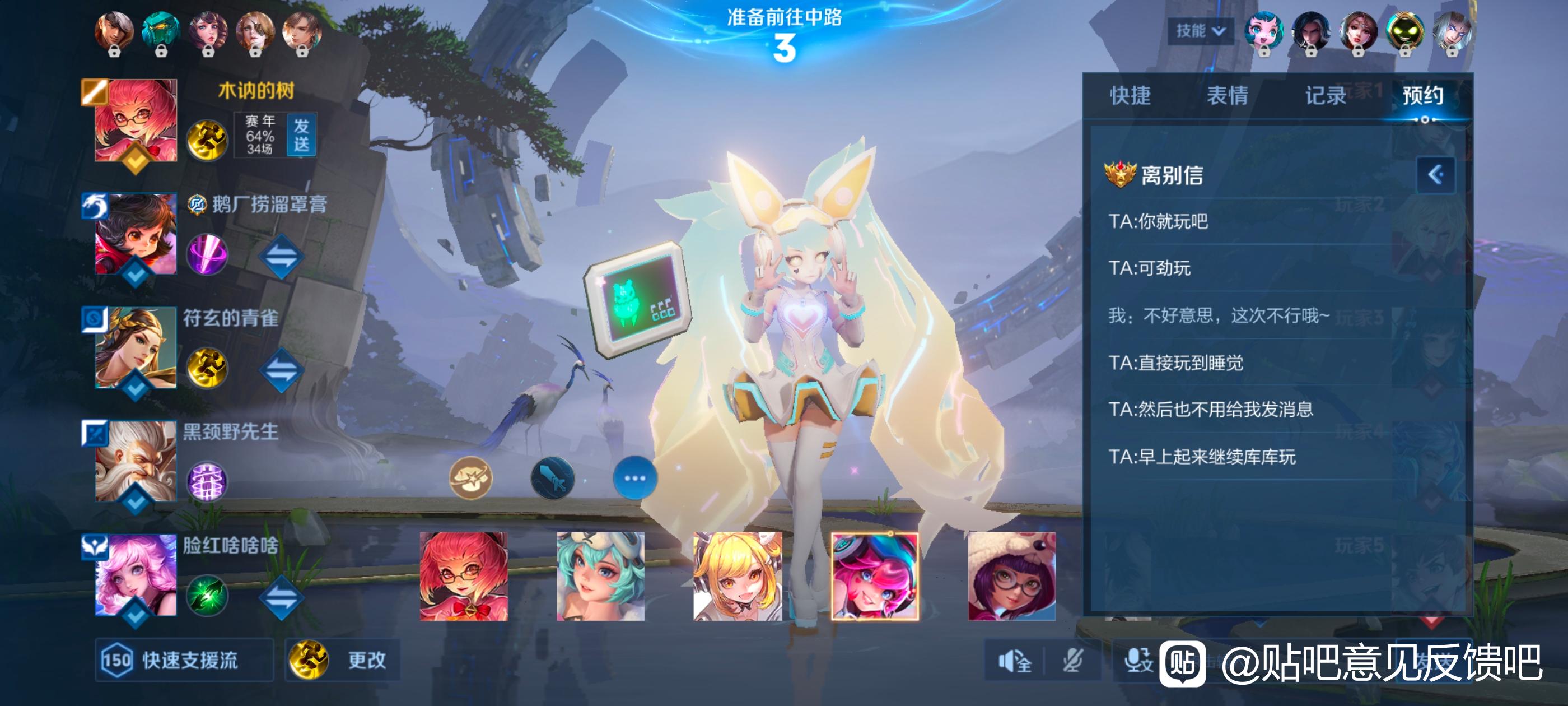The height and width of the screenshot is (706, 1568).
Task: Select the 预约 tab
Action: pyautogui.click(x=1422, y=96)
